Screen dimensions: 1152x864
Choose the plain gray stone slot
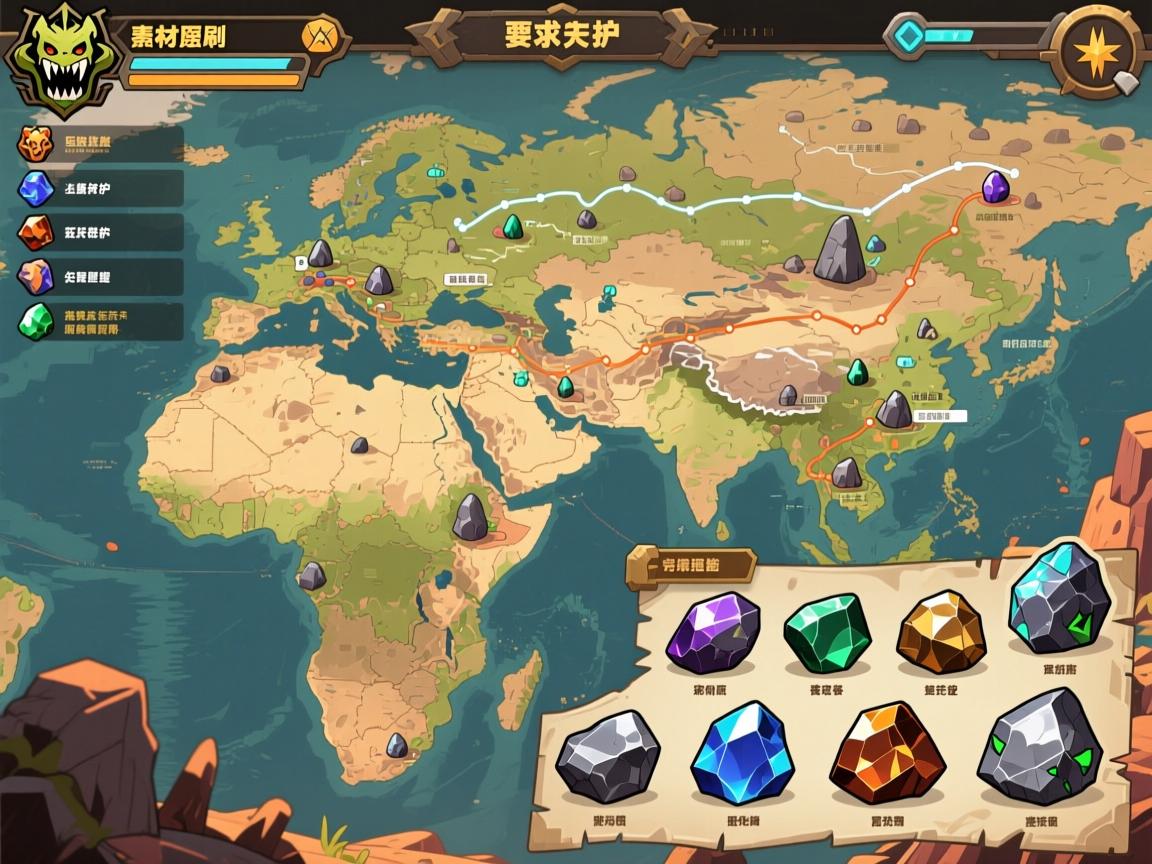pos(608,757)
